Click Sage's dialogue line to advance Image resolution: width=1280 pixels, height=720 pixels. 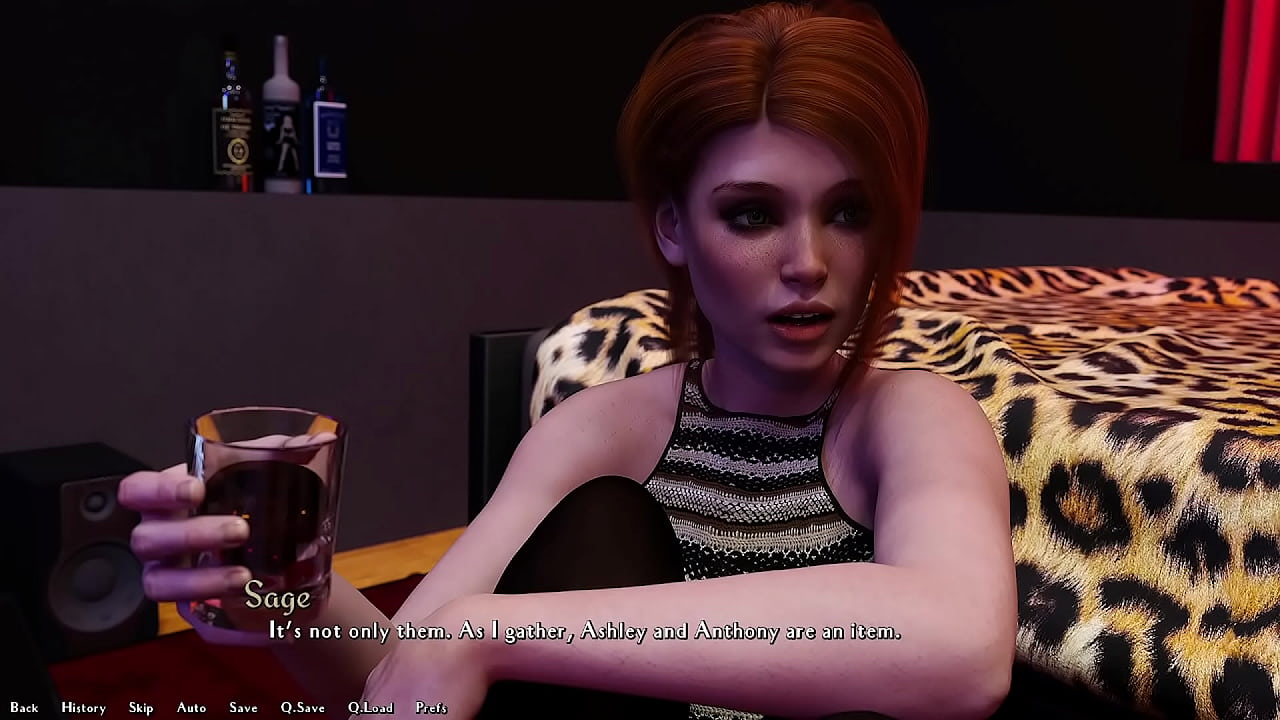(x=583, y=632)
